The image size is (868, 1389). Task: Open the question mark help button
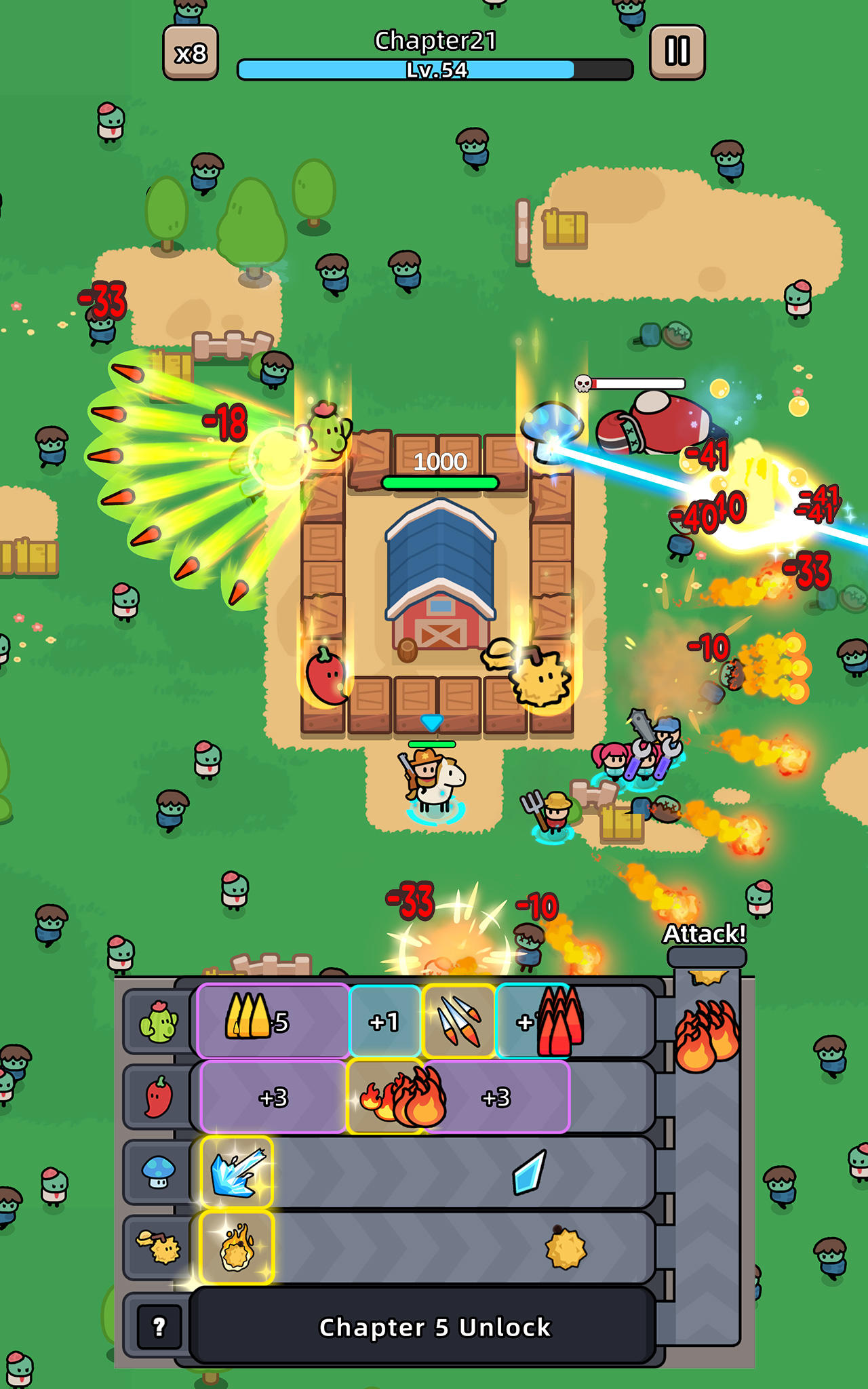159,1326
